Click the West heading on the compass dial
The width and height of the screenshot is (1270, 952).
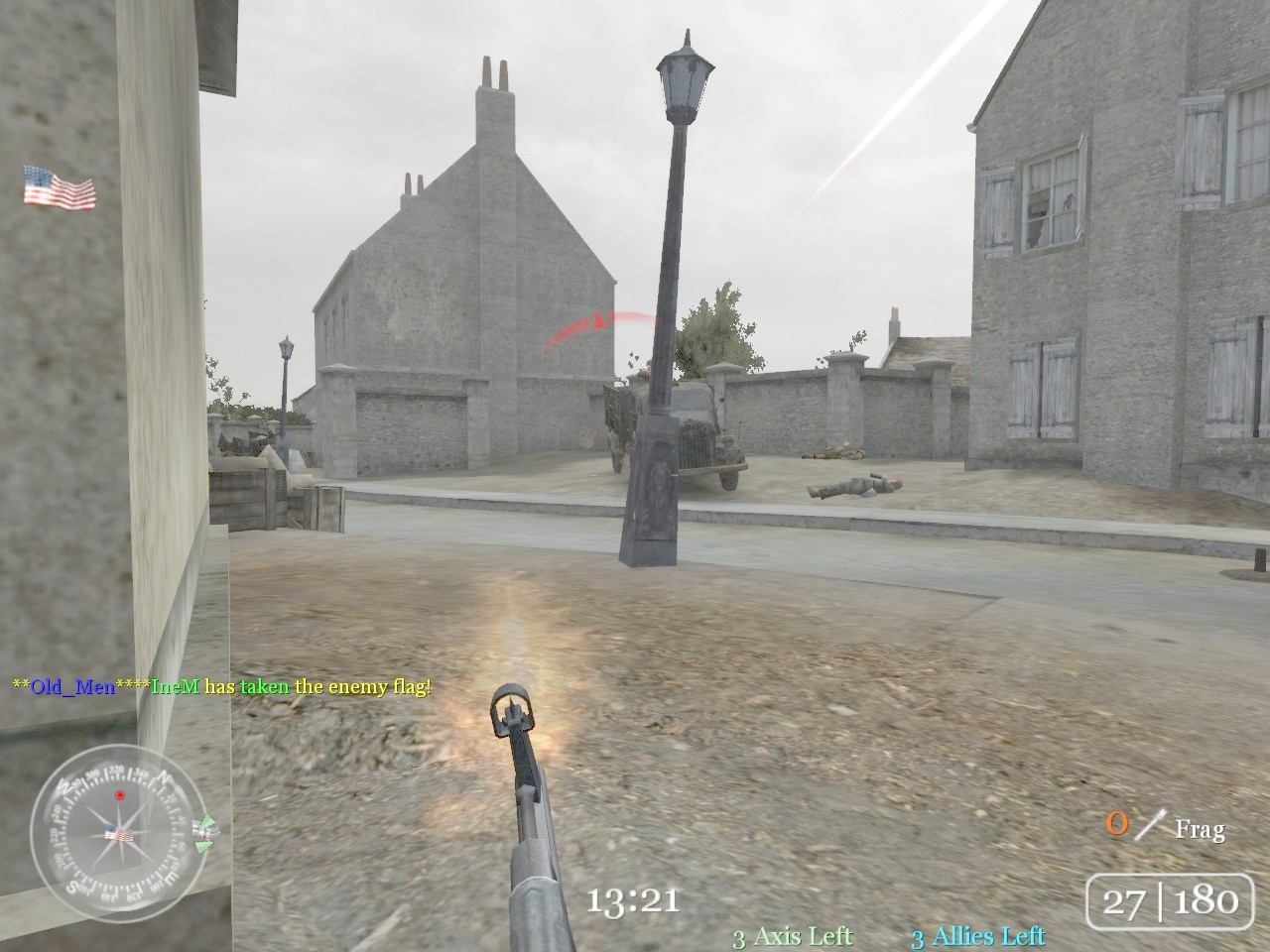65,783
